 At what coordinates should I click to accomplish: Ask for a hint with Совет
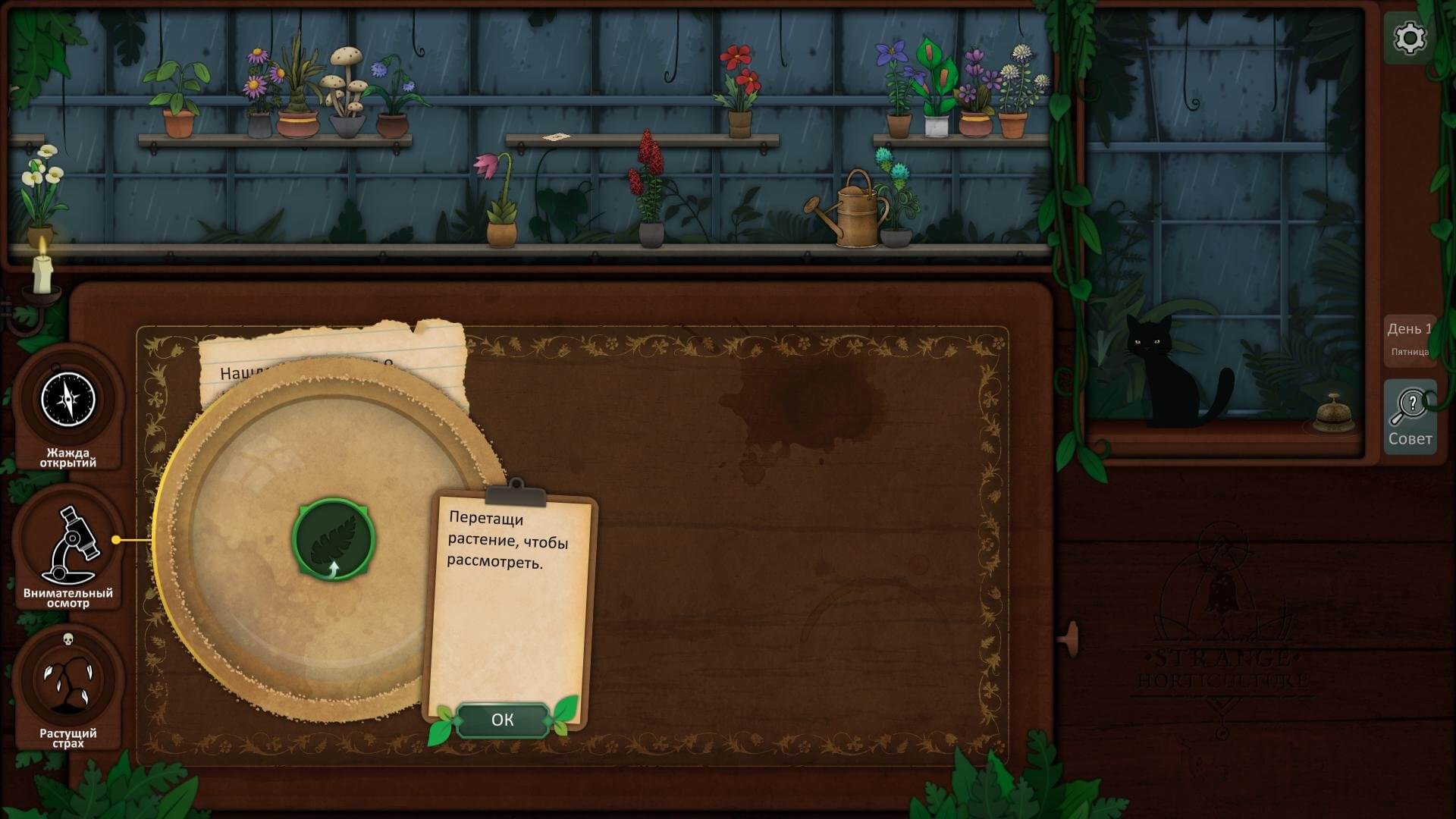[x=1410, y=417]
